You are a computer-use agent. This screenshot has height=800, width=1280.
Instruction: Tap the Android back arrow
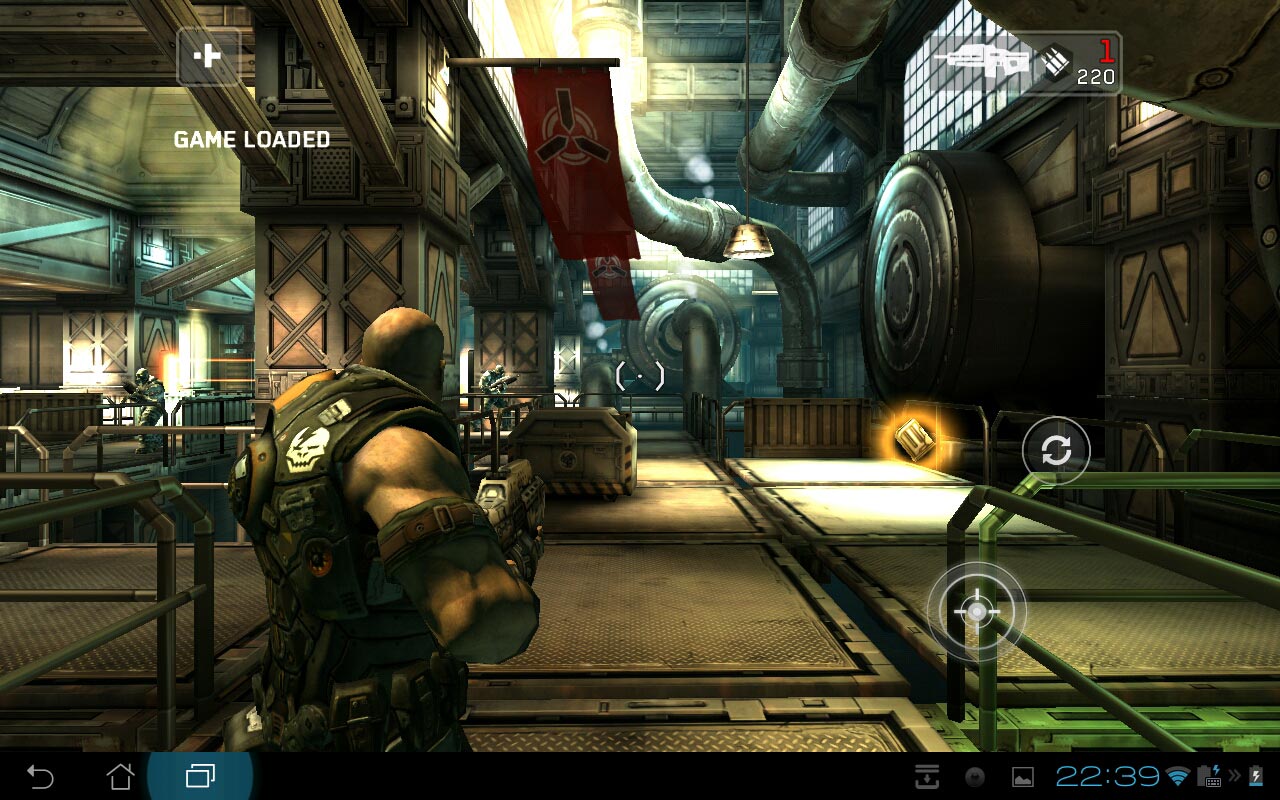[40, 776]
